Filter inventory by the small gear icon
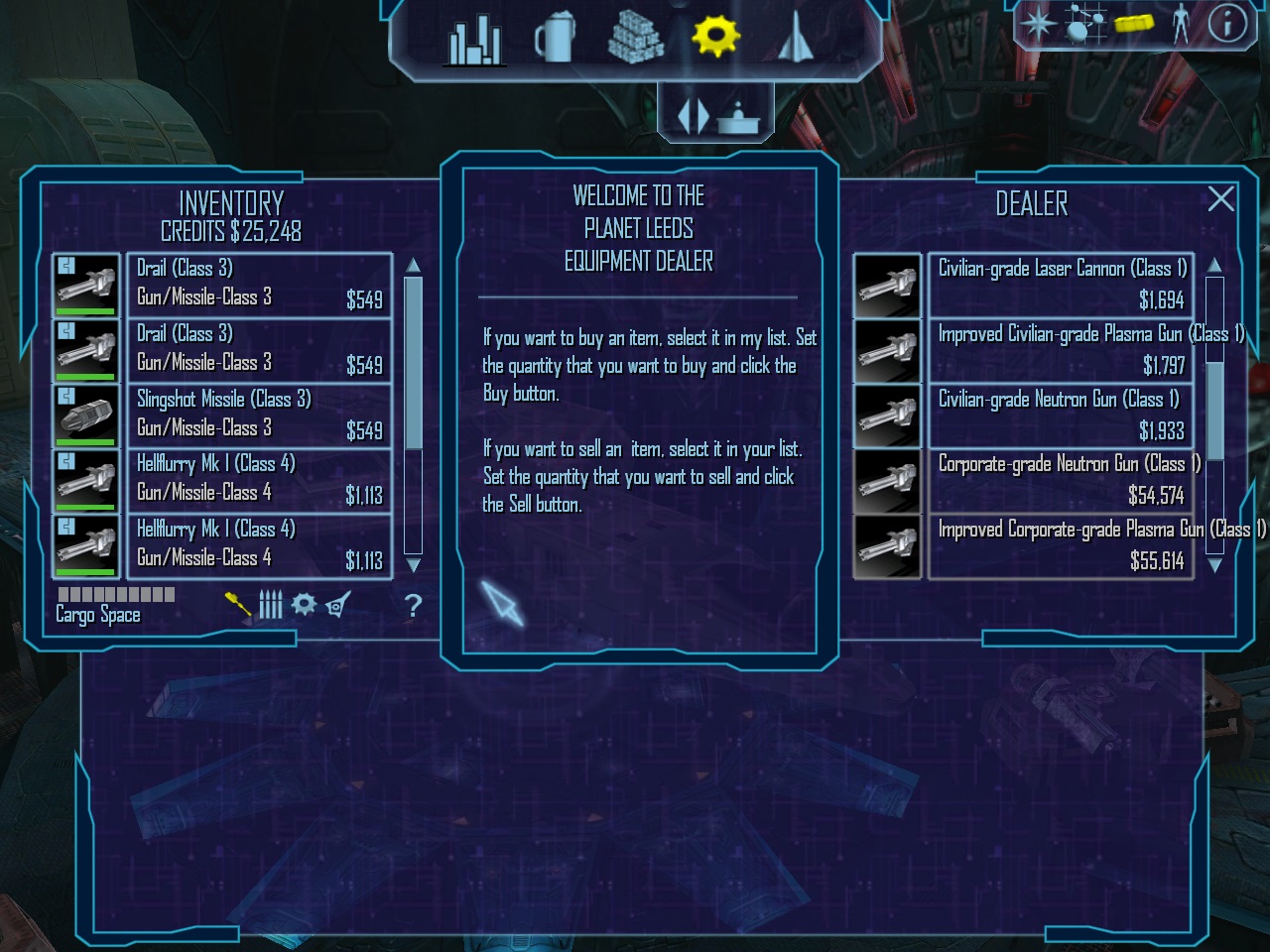The image size is (1270, 952). [x=304, y=603]
